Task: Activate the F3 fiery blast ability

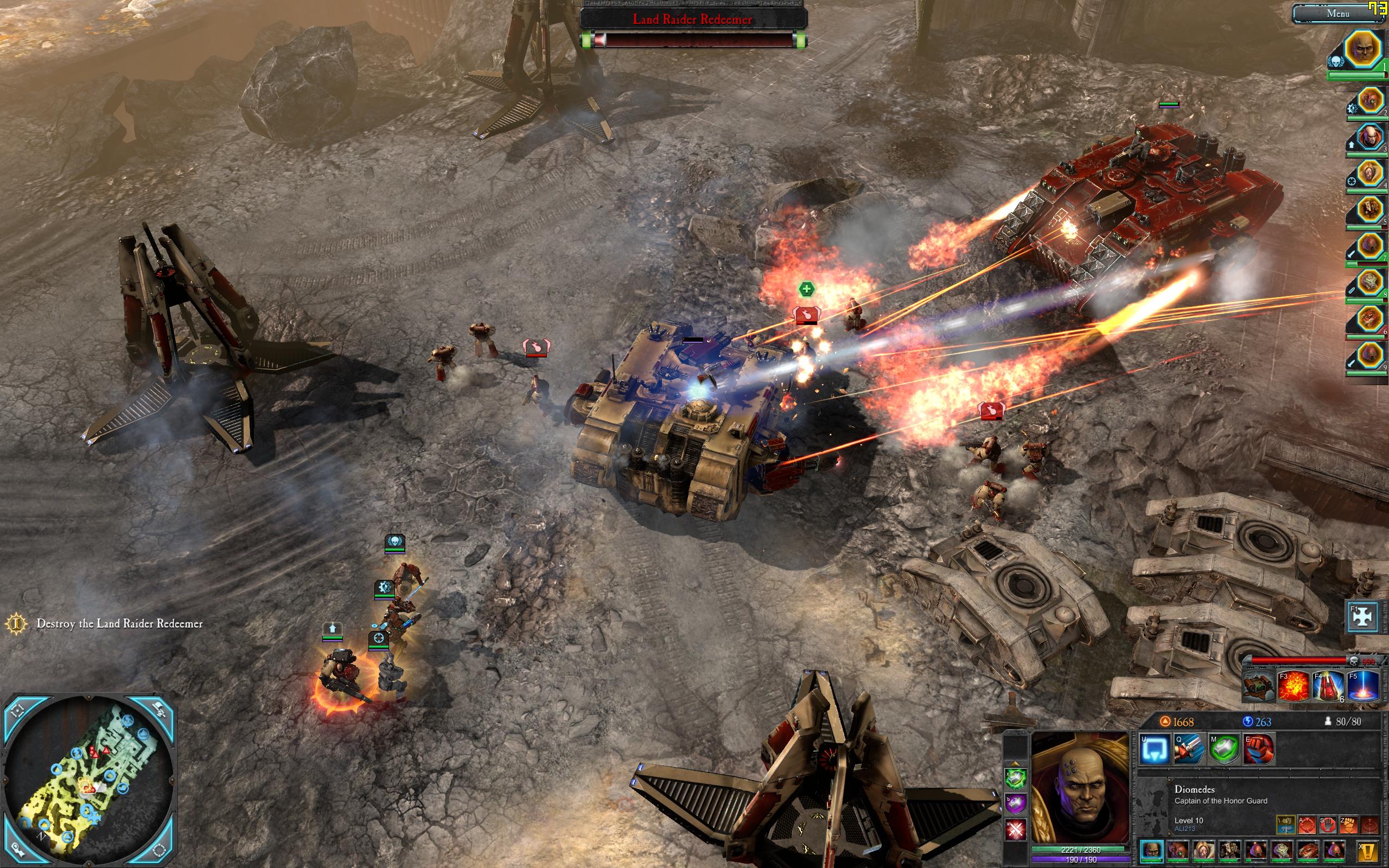Action: (1293, 687)
